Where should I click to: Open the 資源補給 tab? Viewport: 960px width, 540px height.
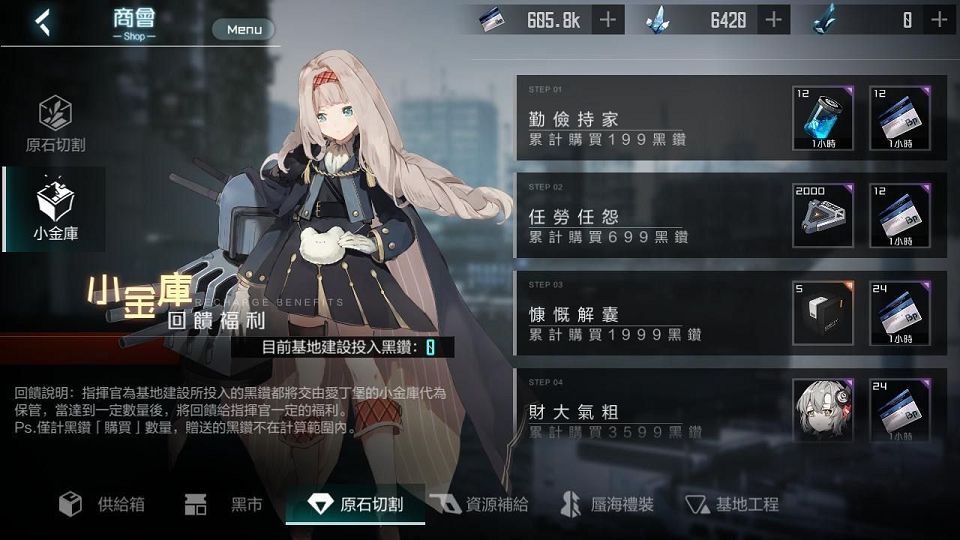480,504
